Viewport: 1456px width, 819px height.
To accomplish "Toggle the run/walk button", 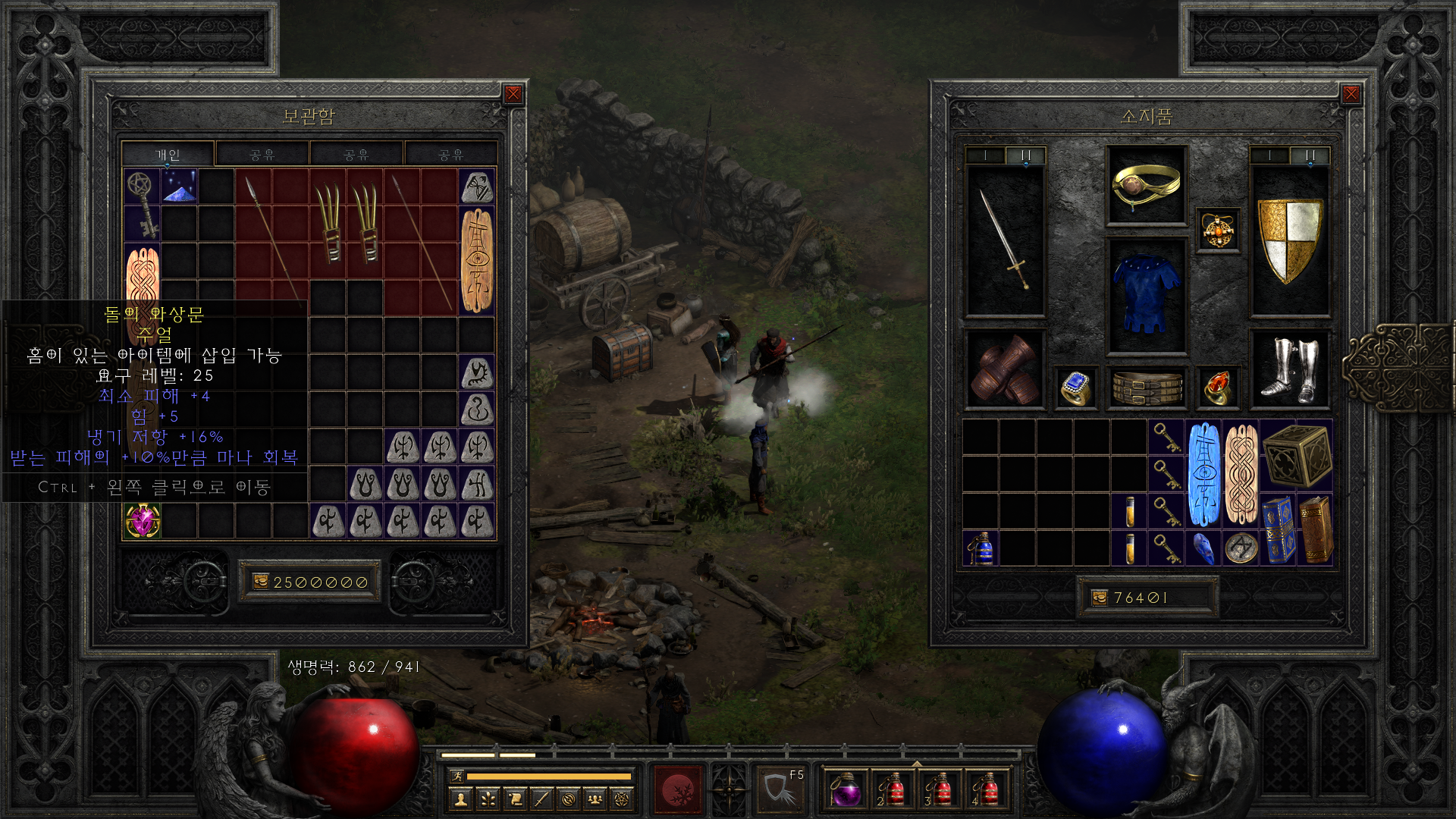I will click(x=457, y=776).
